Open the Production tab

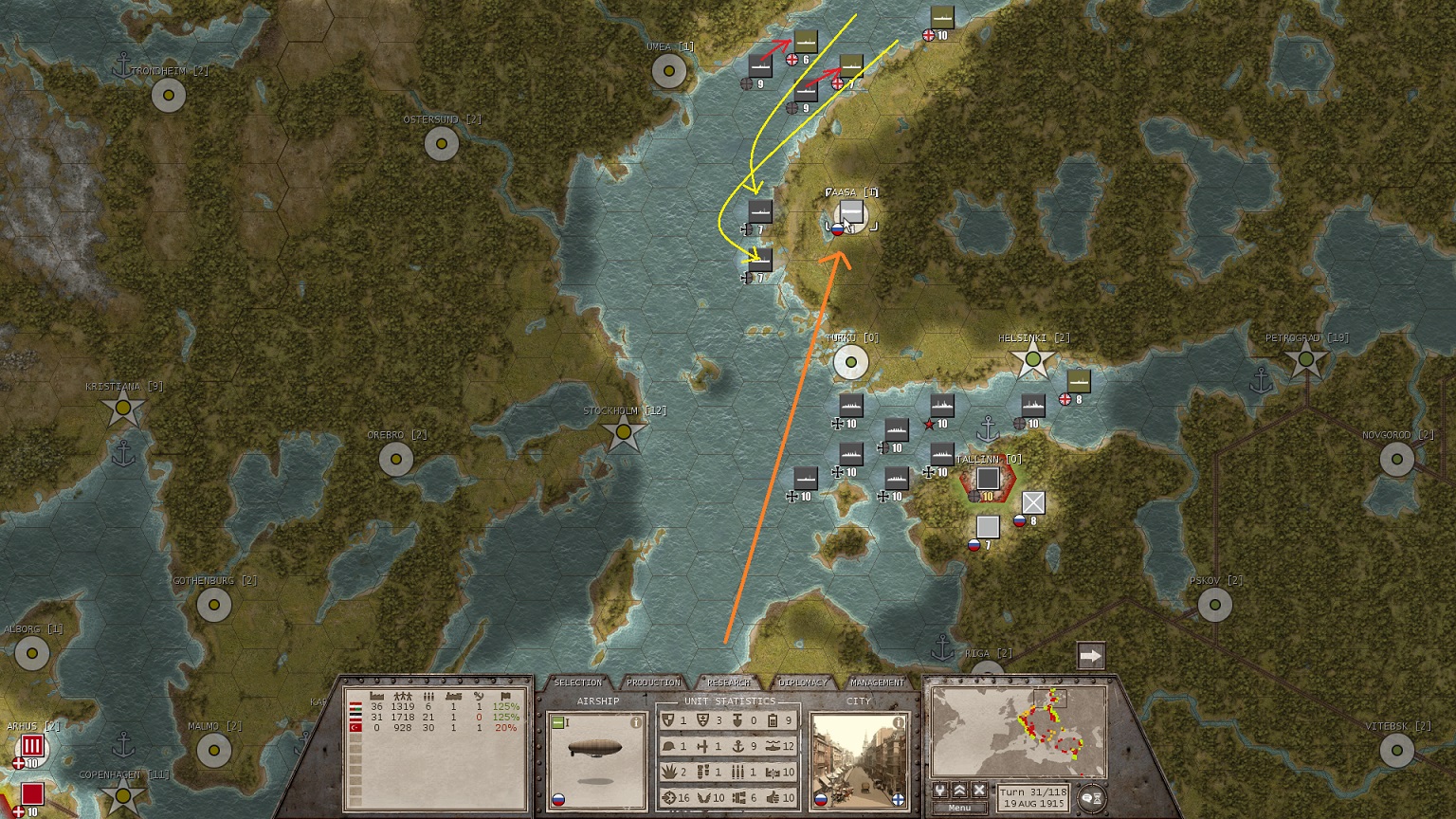pos(653,682)
